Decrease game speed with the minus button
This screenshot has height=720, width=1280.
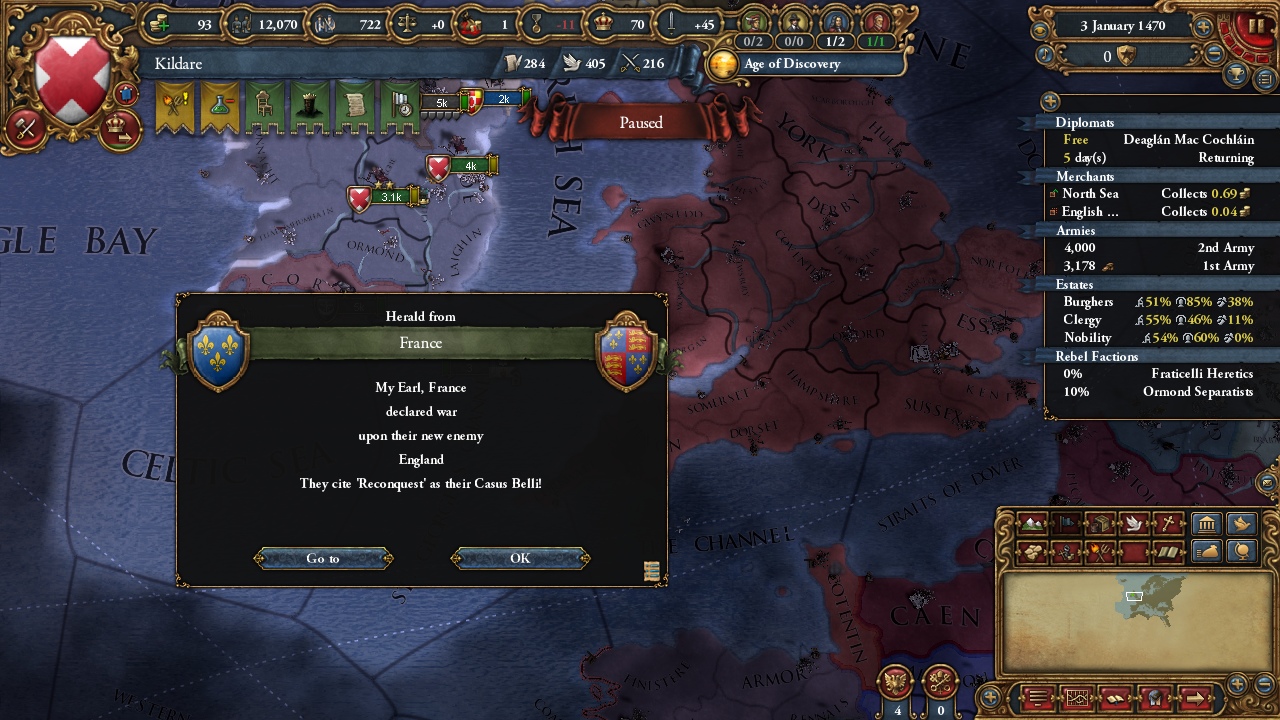tap(1214, 55)
